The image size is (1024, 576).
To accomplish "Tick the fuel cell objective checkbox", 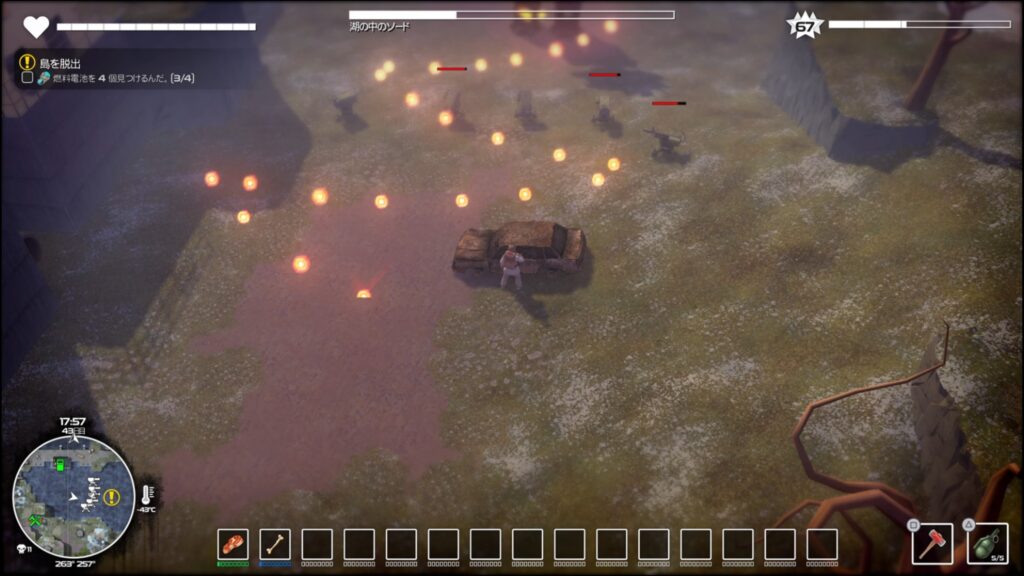I will 28,79.
